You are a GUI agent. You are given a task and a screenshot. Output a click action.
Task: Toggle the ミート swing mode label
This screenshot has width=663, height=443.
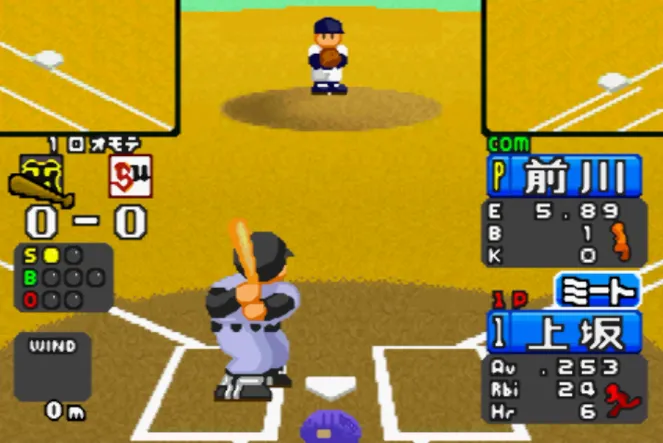597,291
